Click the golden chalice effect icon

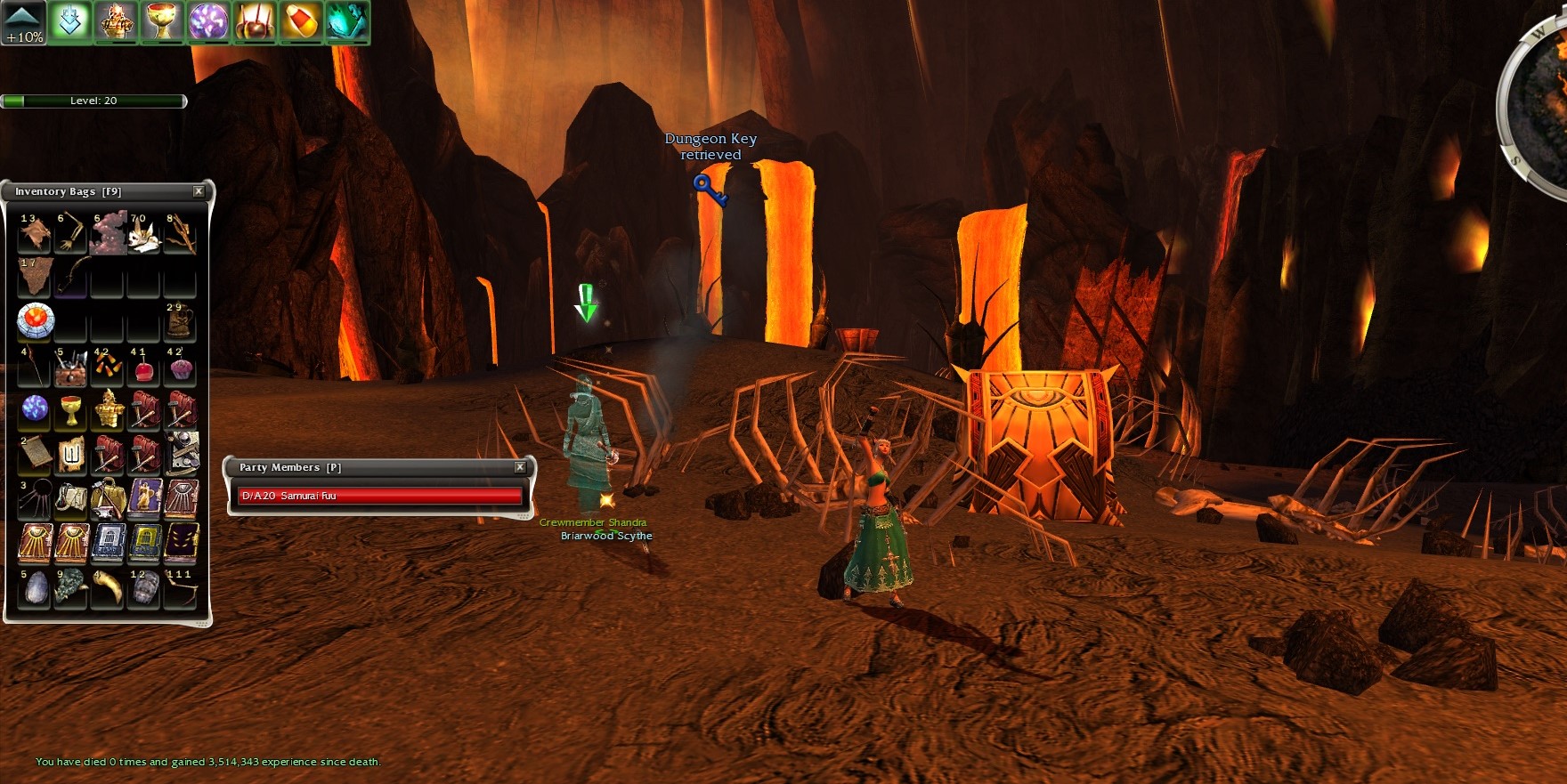pos(162,22)
